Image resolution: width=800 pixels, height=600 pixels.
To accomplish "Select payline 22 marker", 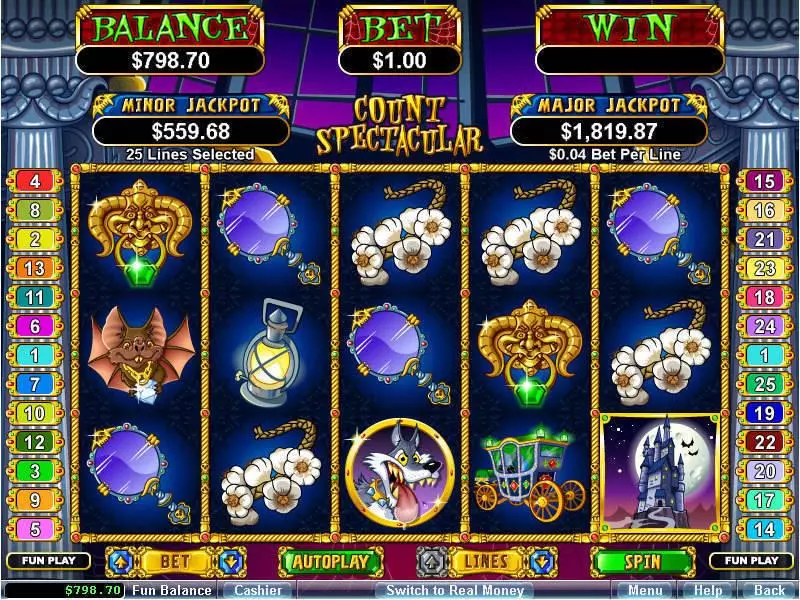I will 764,442.
